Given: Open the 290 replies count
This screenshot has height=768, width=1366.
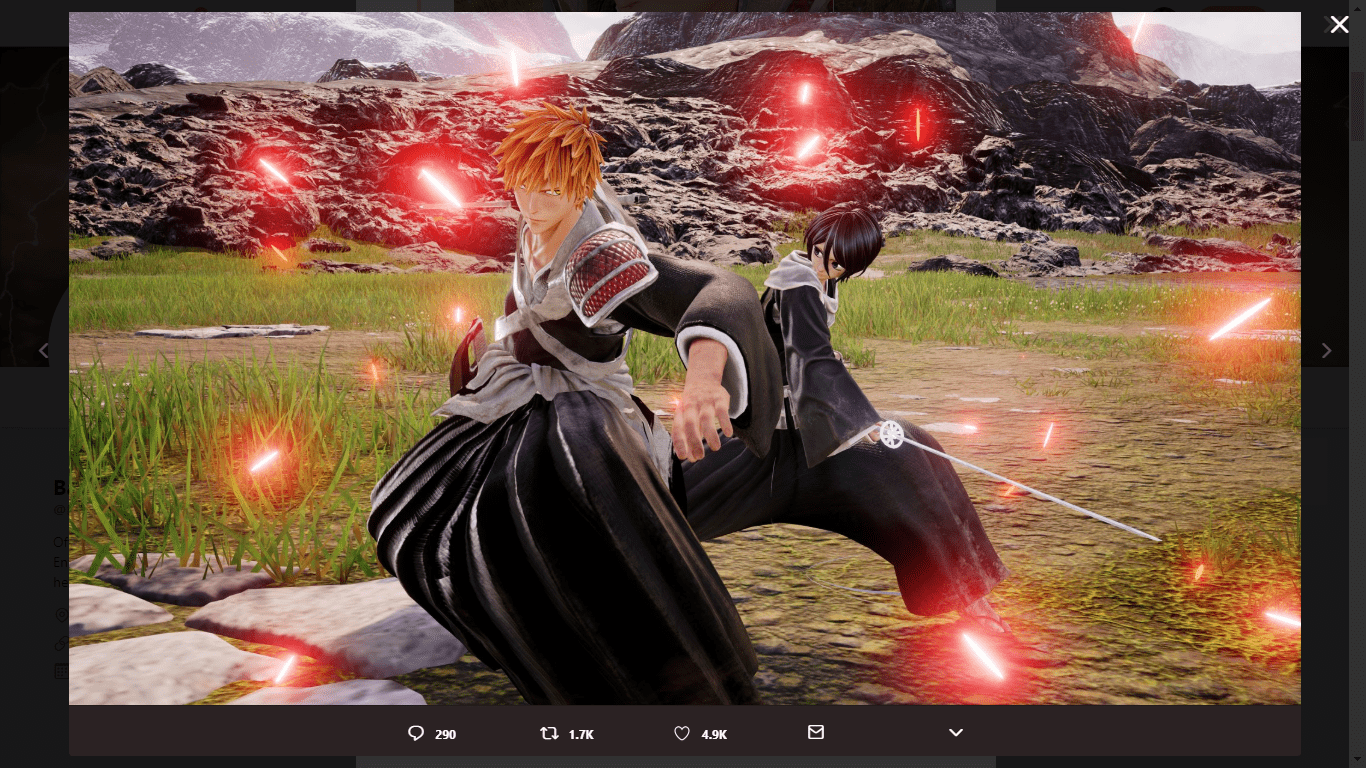Looking at the screenshot, I should coord(444,734).
